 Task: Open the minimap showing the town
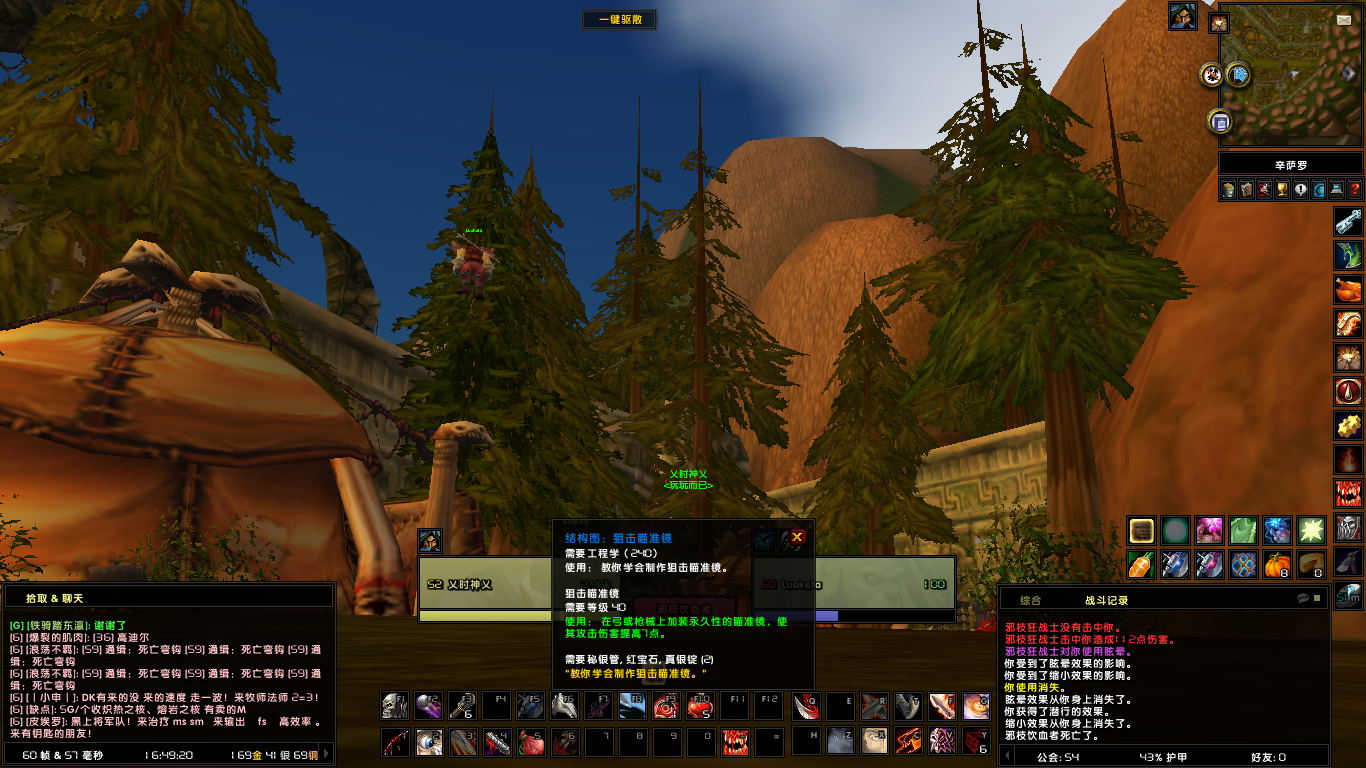tap(1289, 73)
